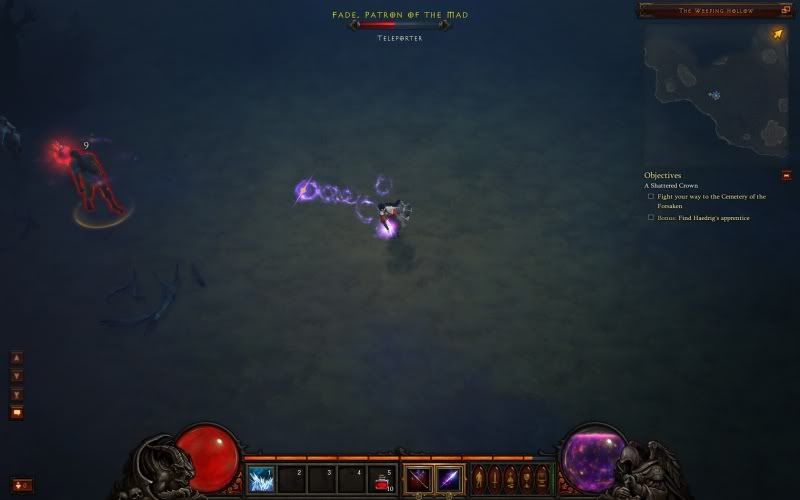Select the boss name Fade, Patron of the Mad
The height and width of the screenshot is (500, 800).
[400, 15]
